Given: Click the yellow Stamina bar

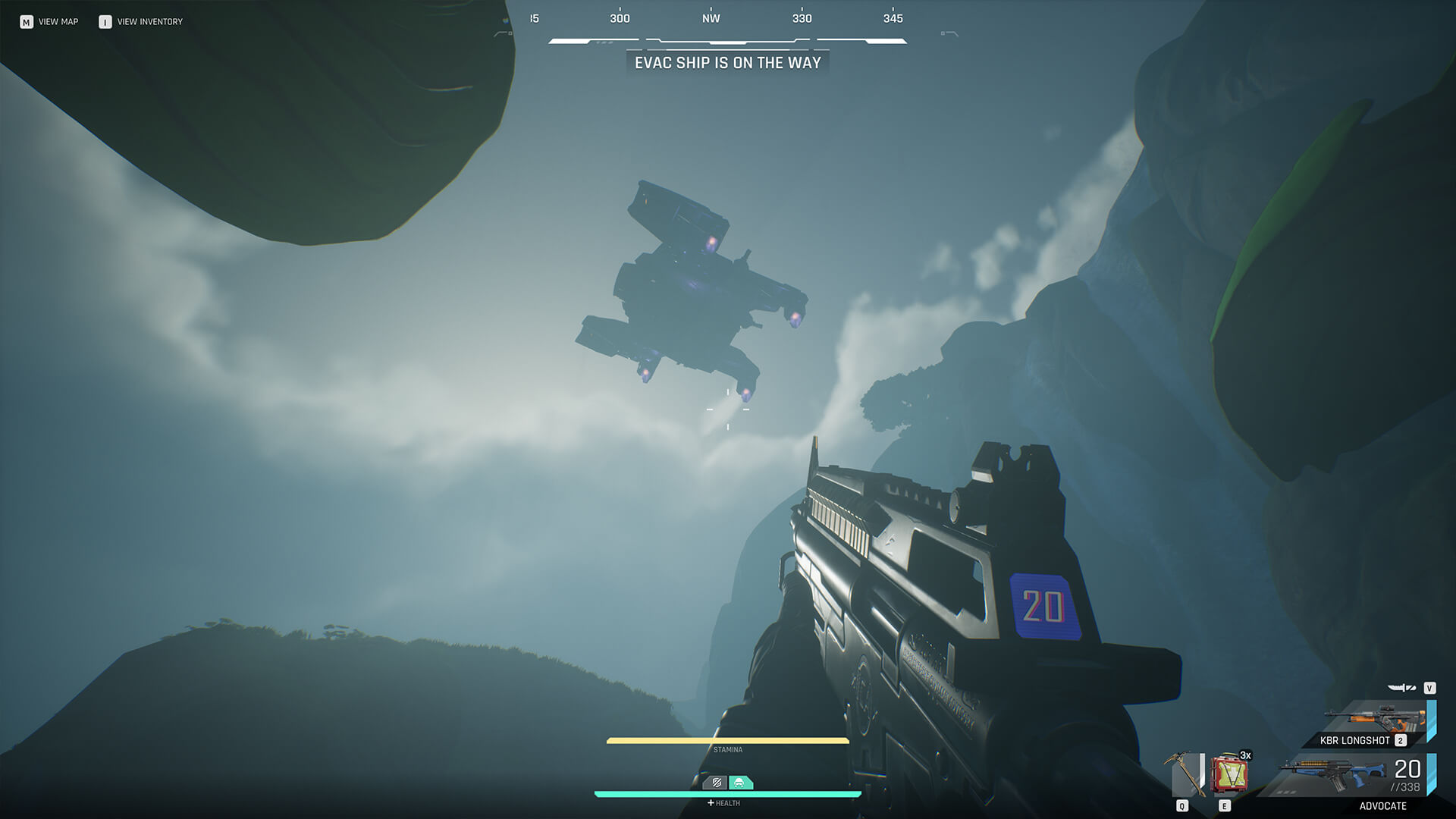Looking at the screenshot, I should click(x=728, y=741).
